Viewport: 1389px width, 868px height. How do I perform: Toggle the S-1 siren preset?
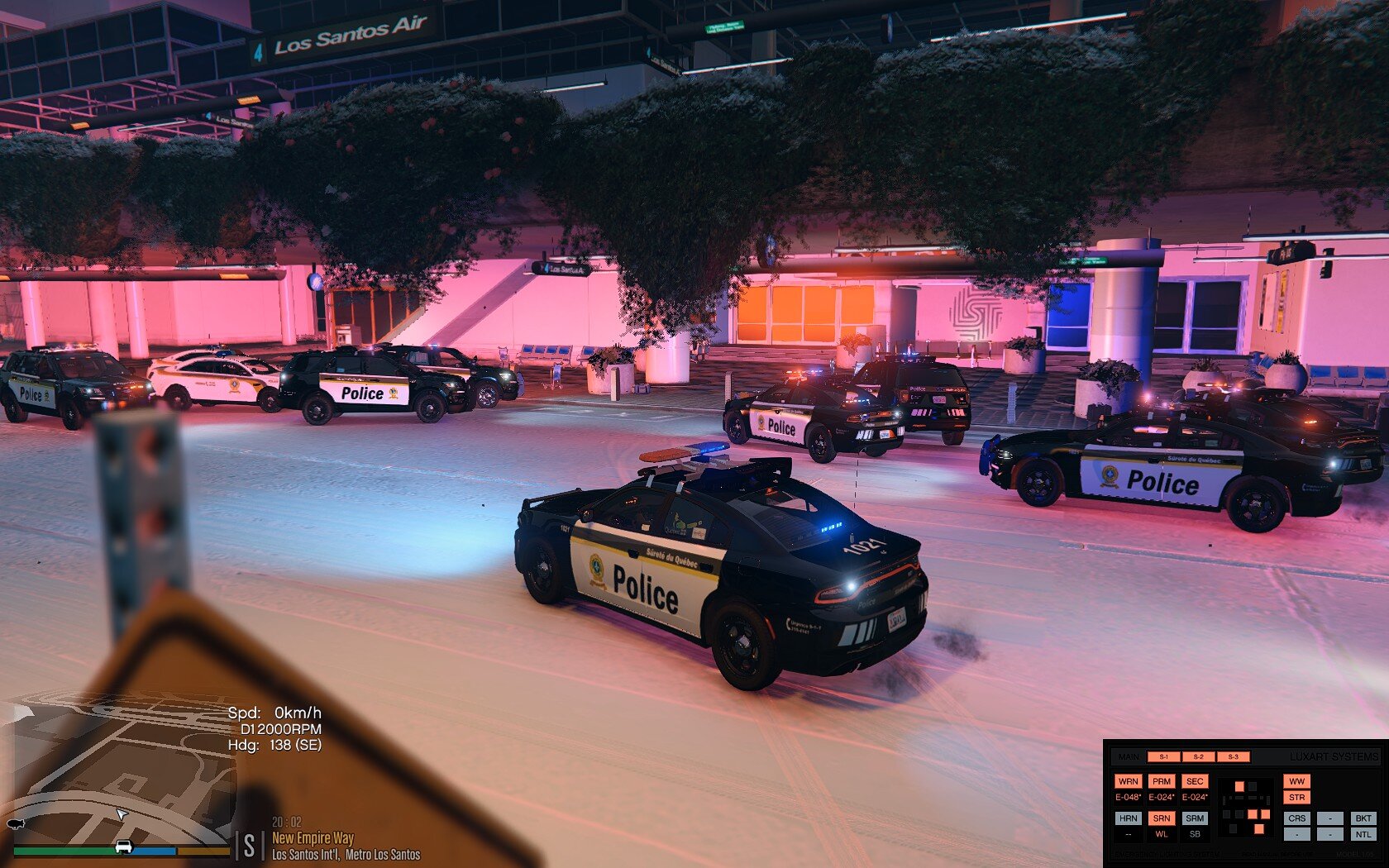(1164, 756)
